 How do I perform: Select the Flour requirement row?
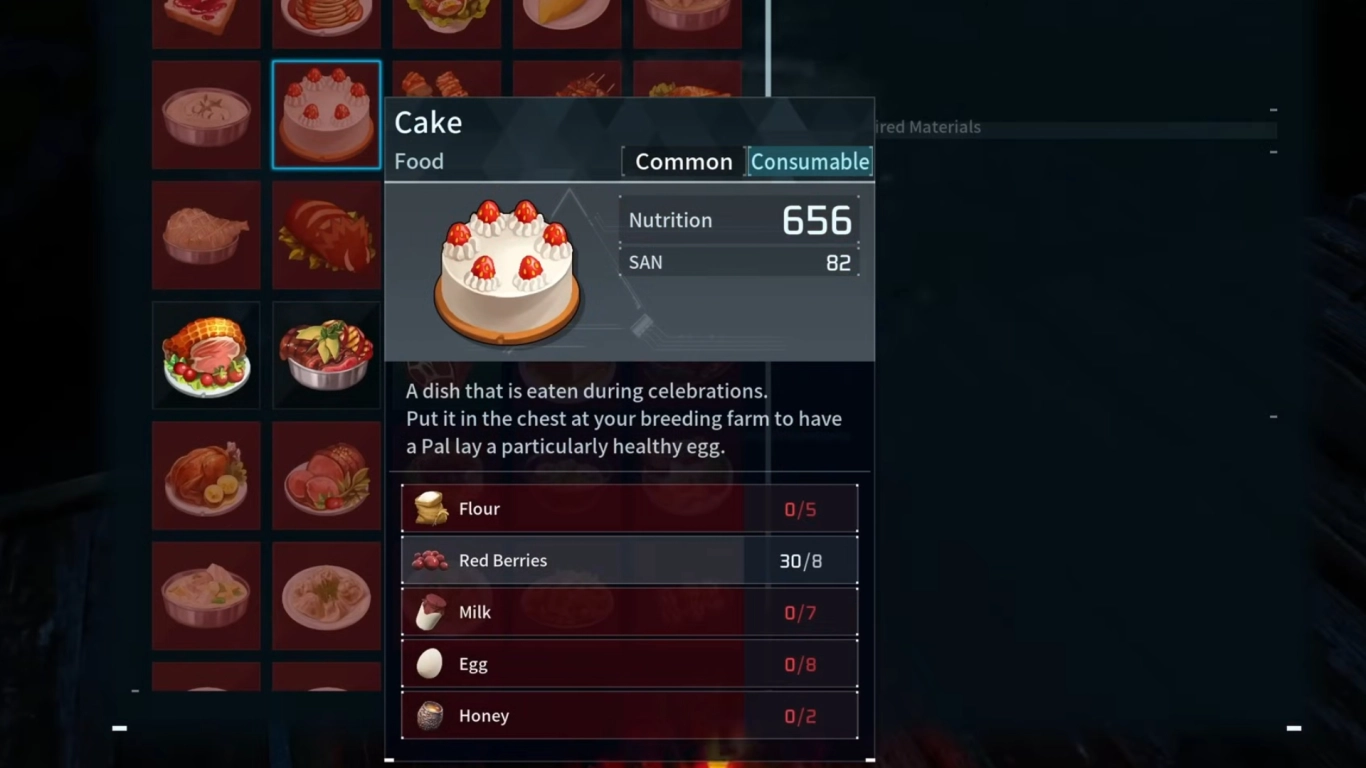point(630,508)
